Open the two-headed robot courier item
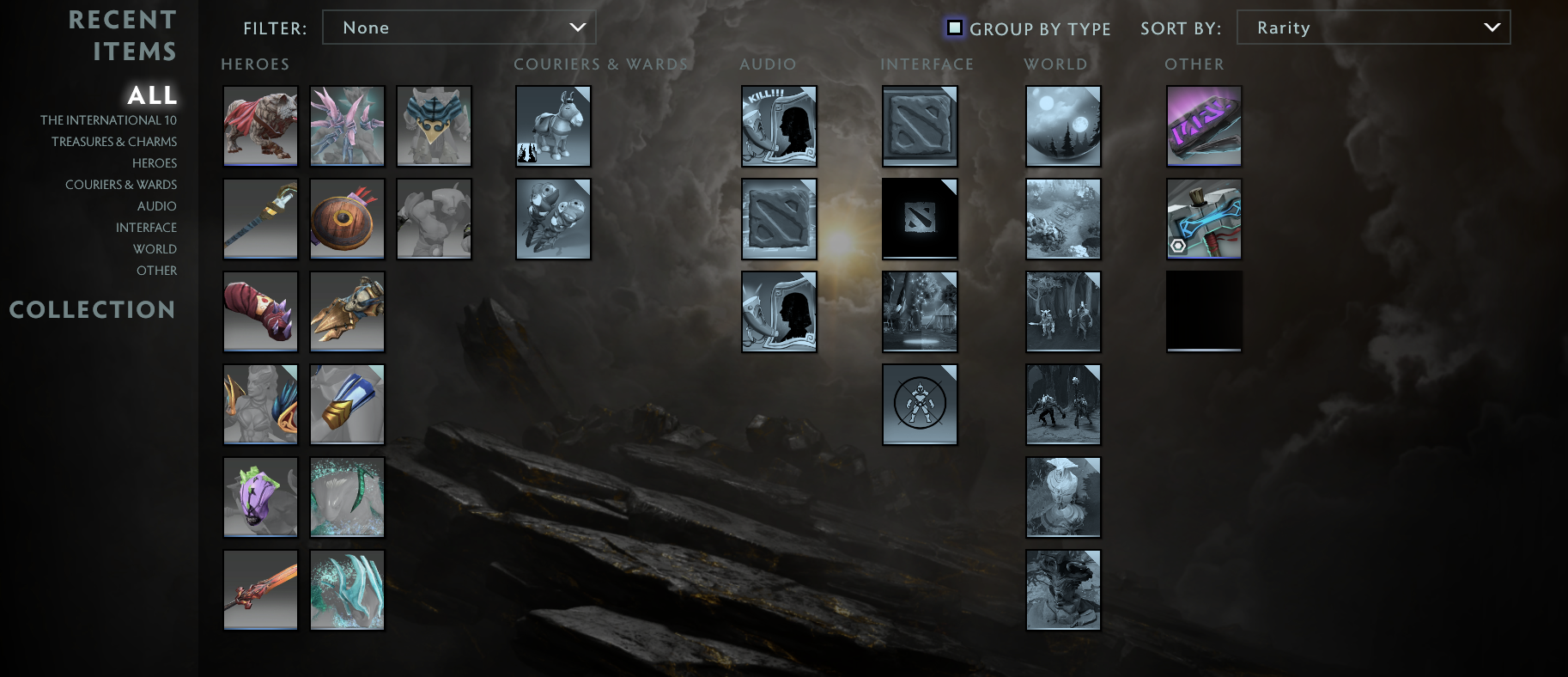 click(x=553, y=218)
